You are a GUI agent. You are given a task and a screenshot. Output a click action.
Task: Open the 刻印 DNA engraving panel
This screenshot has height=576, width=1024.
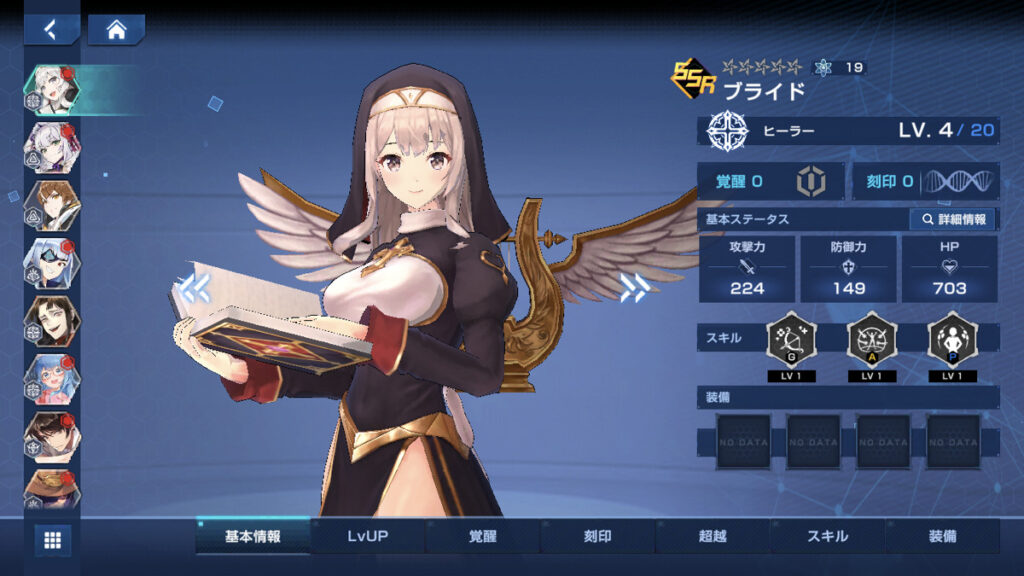pyautogui.click(x=925, y=181)
